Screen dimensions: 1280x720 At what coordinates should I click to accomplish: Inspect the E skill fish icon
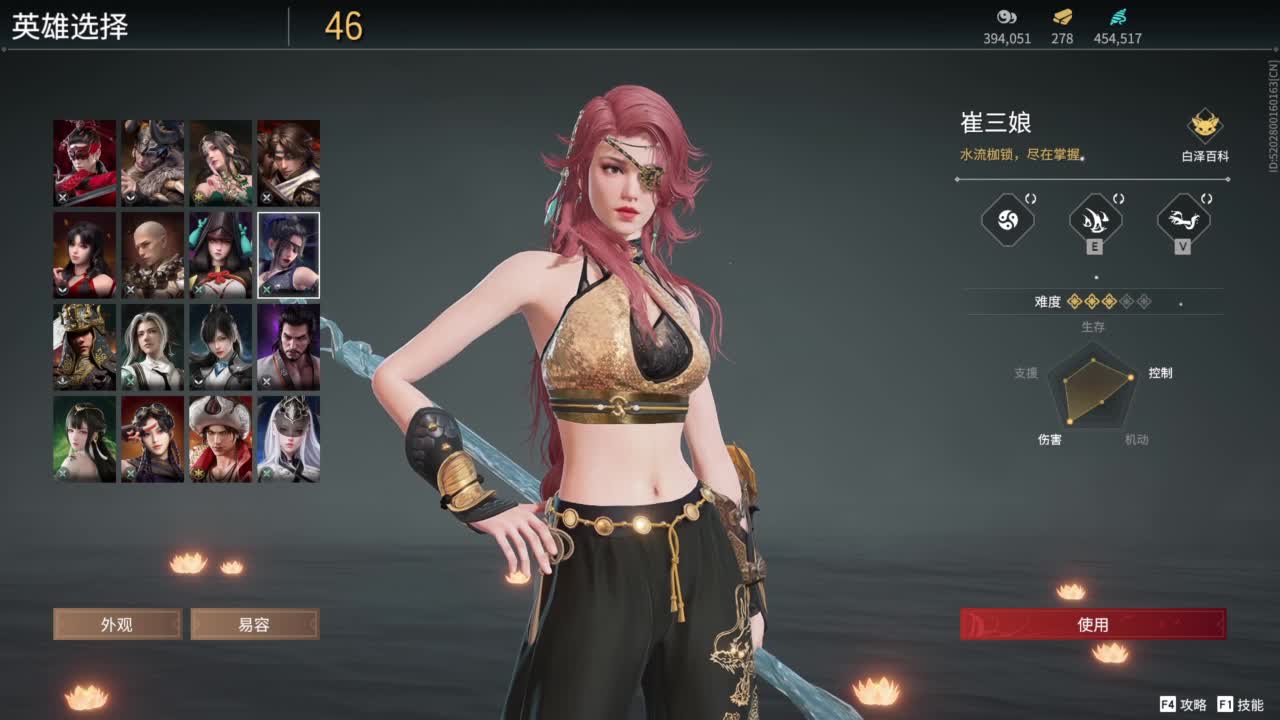1094,220
